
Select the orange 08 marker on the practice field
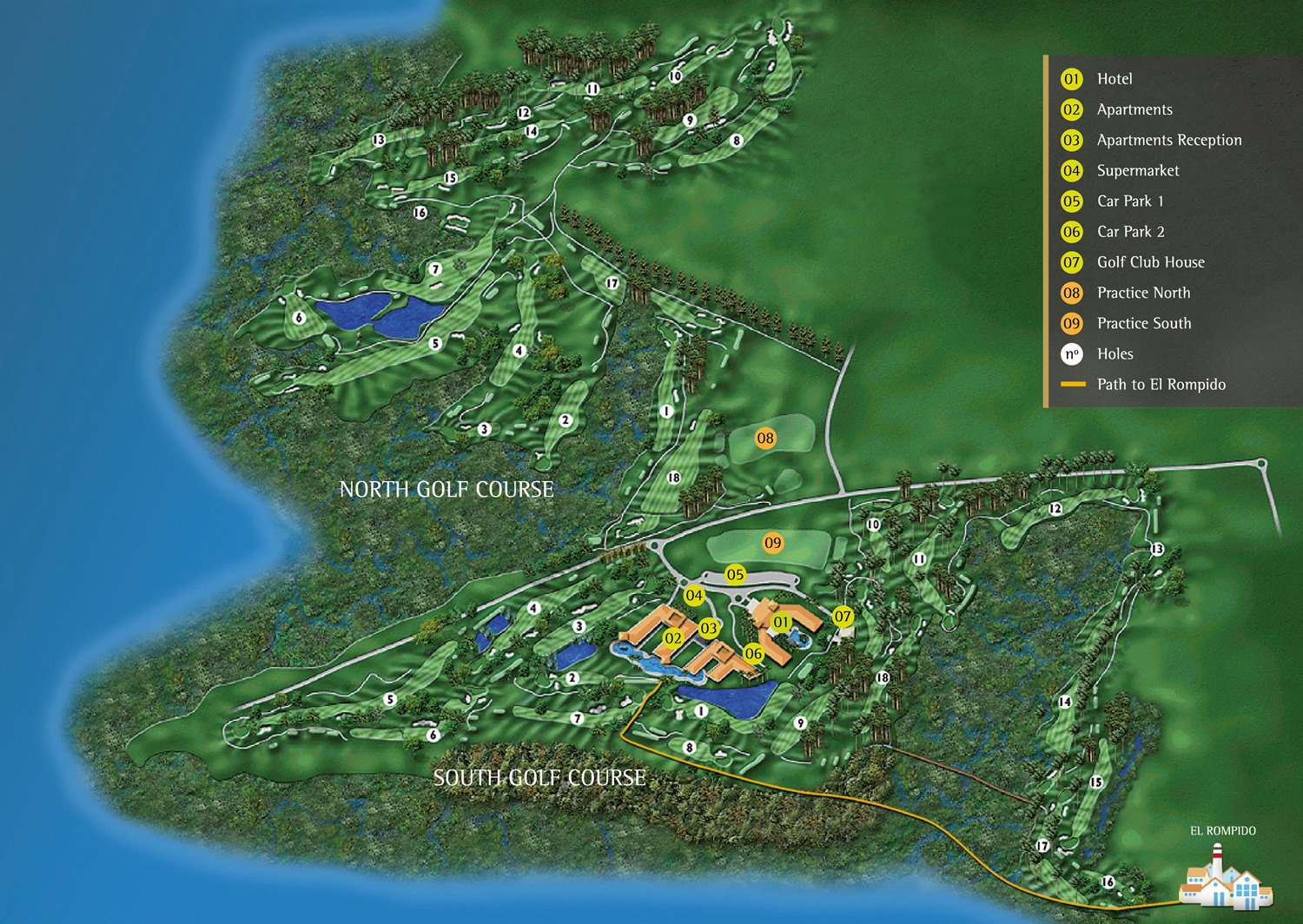765,438
